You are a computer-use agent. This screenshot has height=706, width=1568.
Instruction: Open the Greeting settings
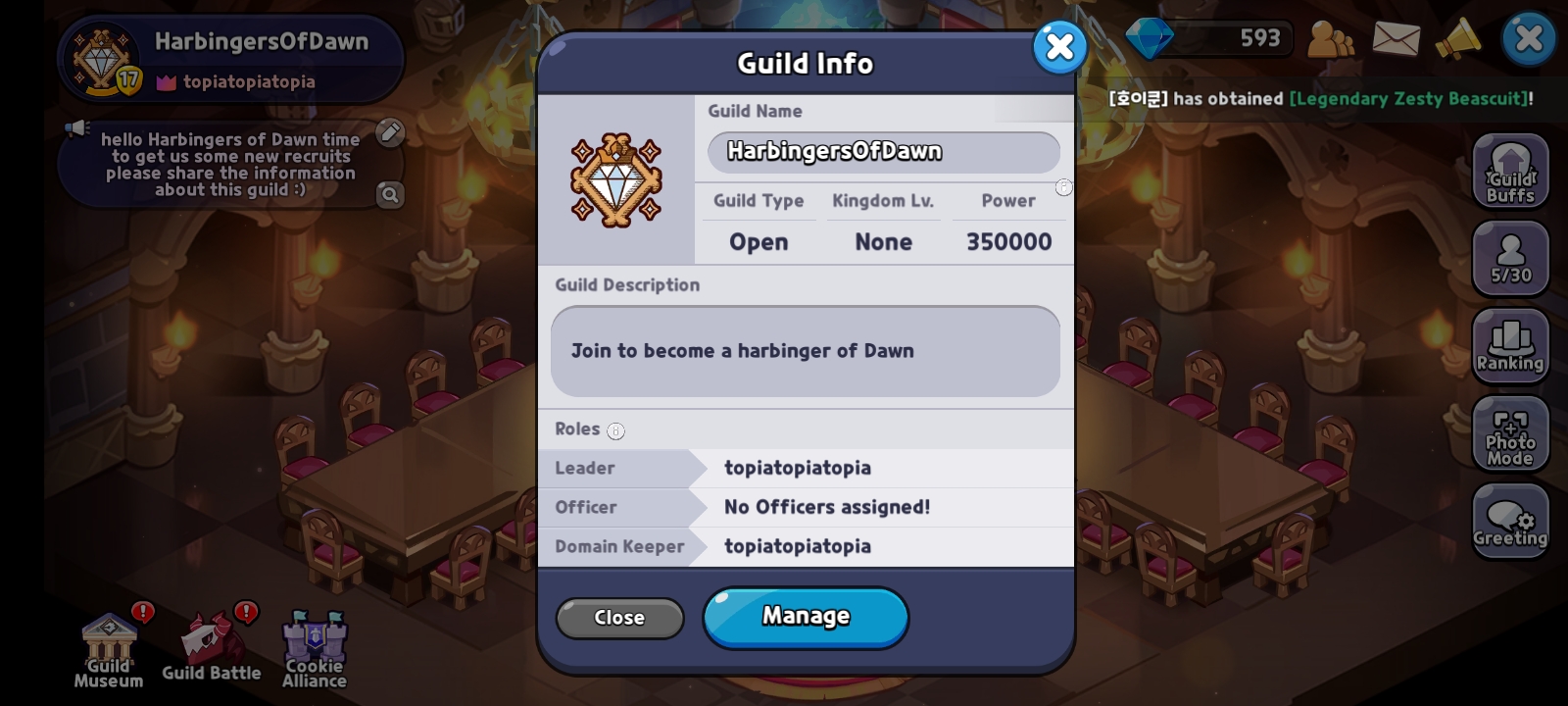[1509, 520]
